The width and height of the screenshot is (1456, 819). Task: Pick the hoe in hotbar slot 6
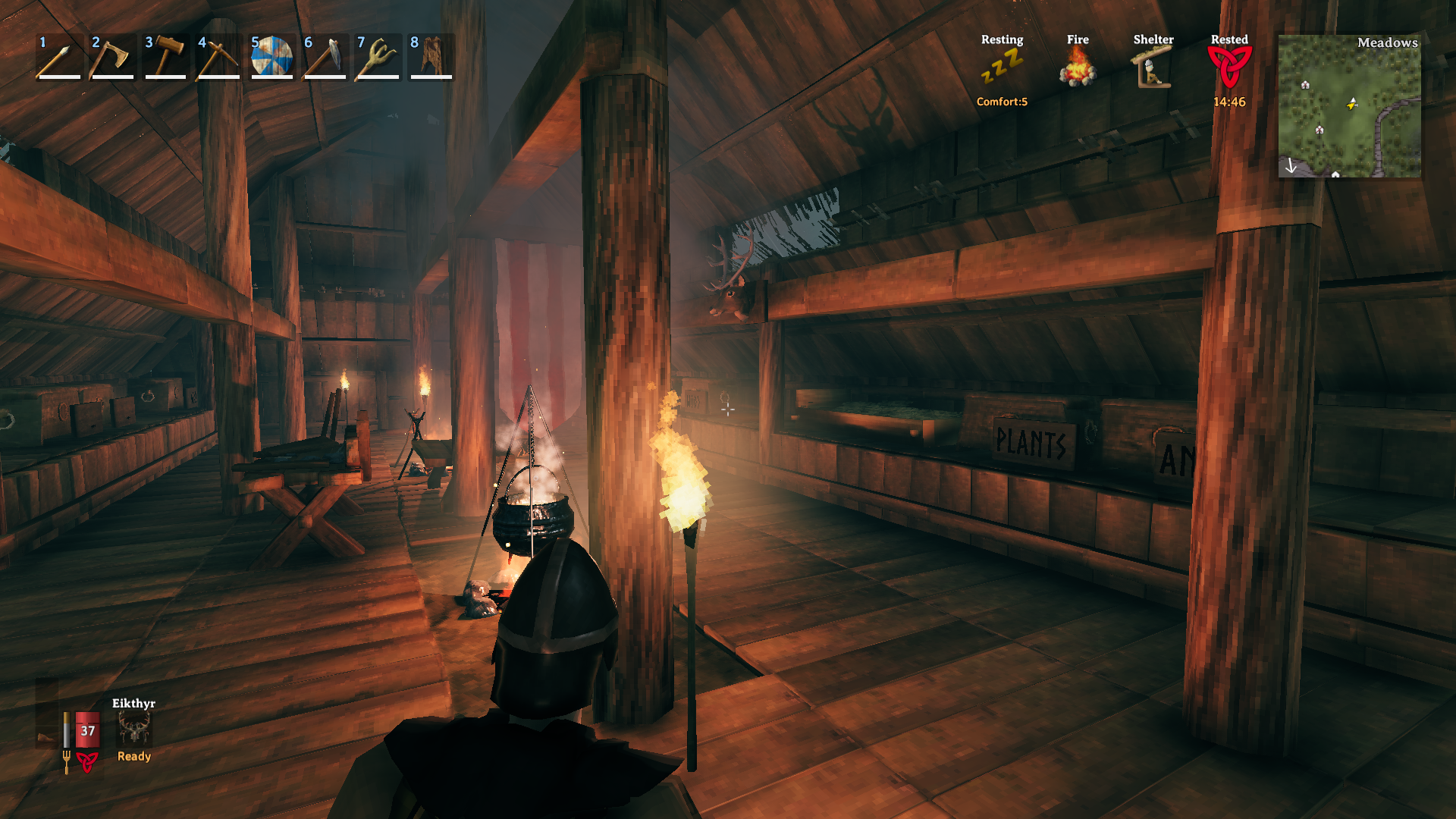point(325,57)
